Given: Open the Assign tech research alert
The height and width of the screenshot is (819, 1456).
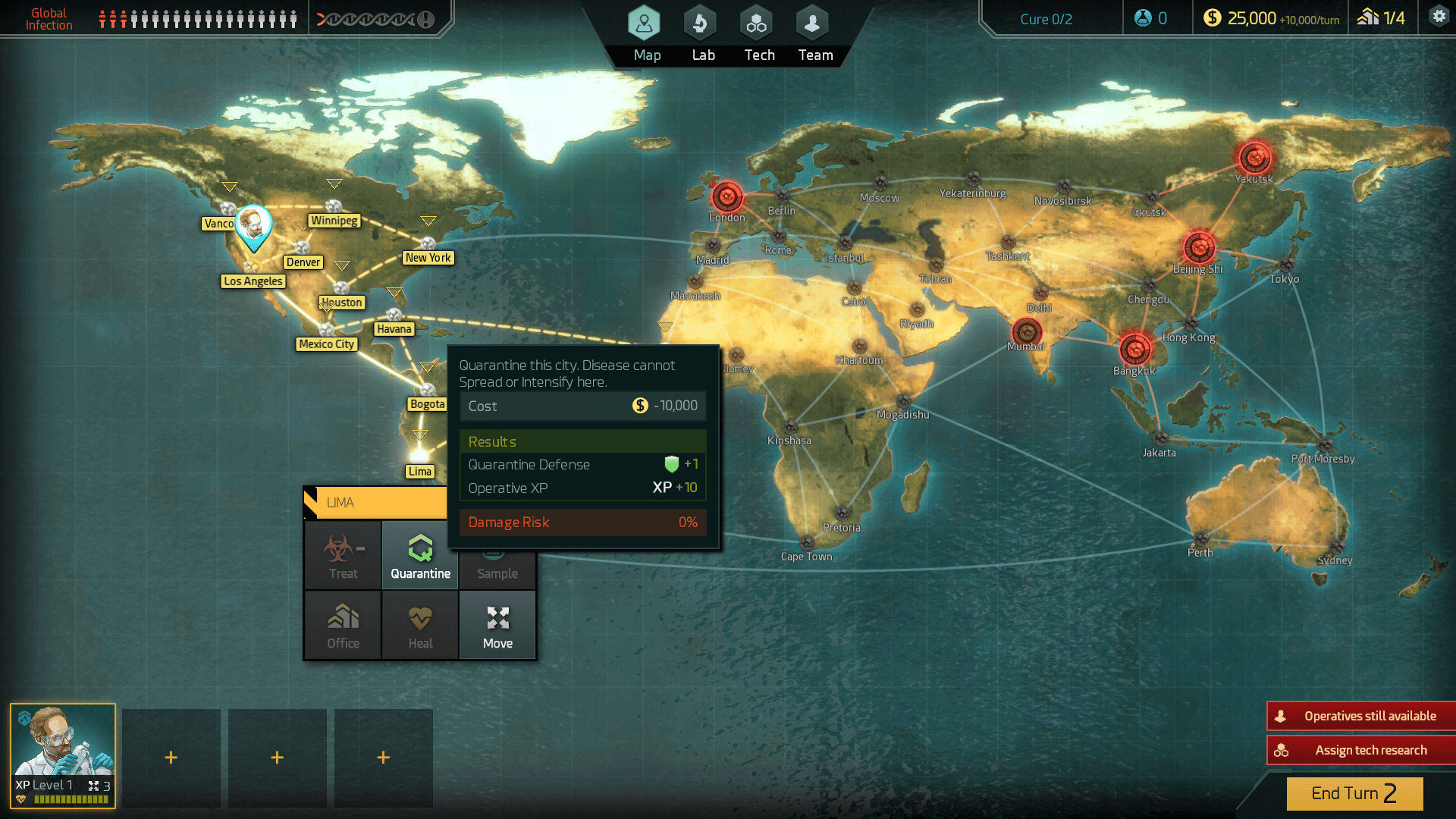Looking at the screenshot, I should (x=1362, y=750).
